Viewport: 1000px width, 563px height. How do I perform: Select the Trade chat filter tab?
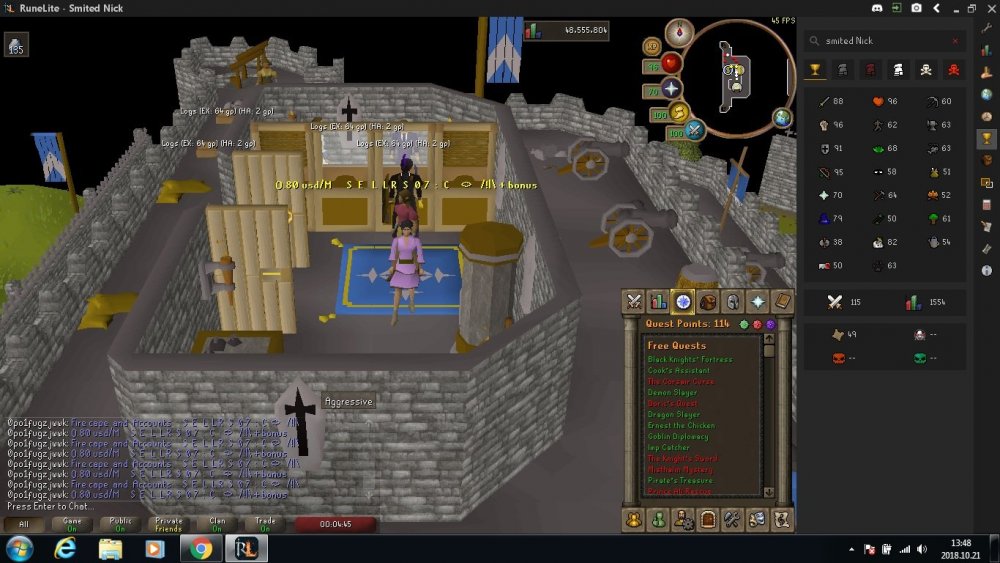tap(266, 523)
